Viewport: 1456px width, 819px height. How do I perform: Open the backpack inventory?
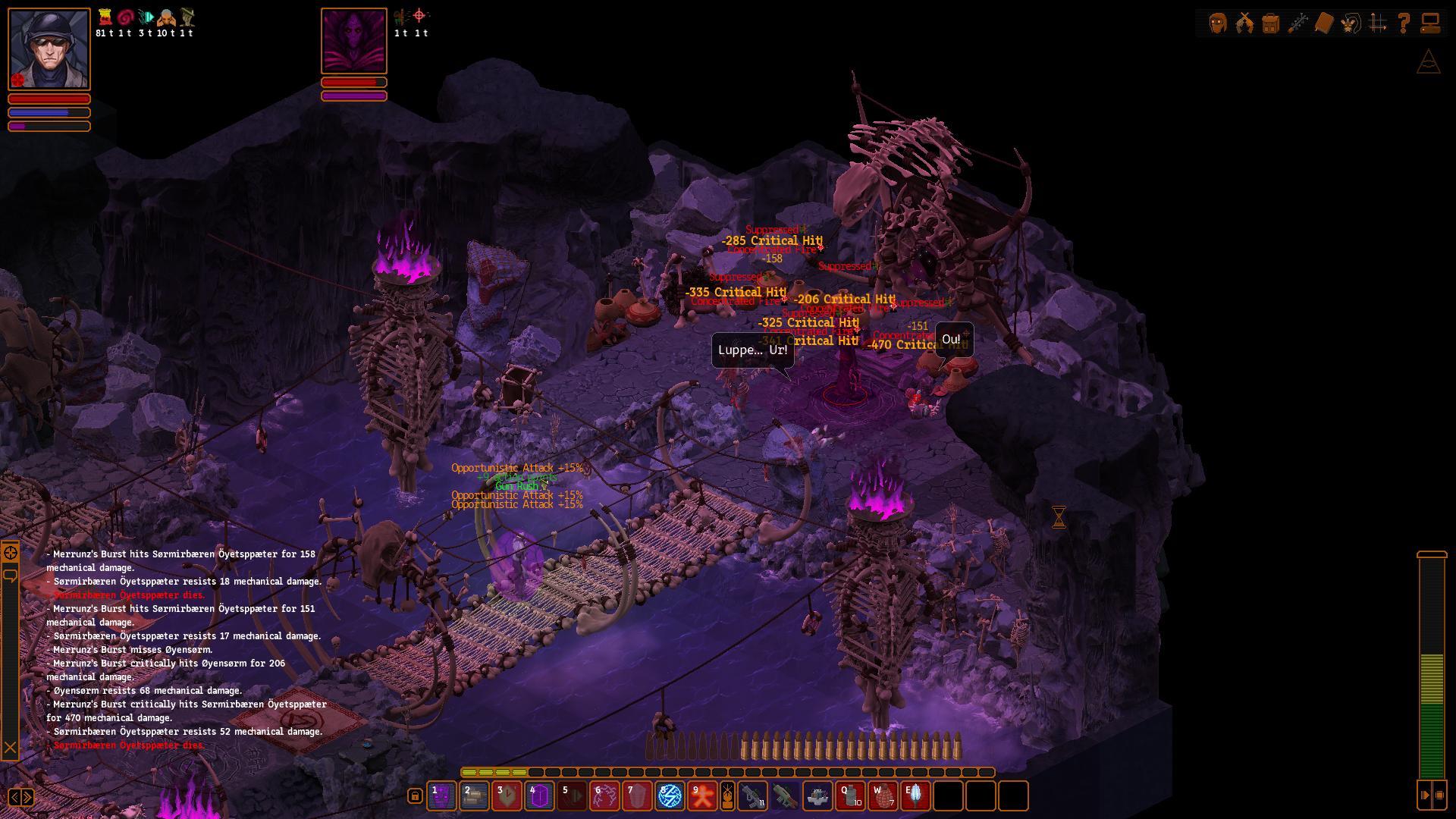point(1271,23)
